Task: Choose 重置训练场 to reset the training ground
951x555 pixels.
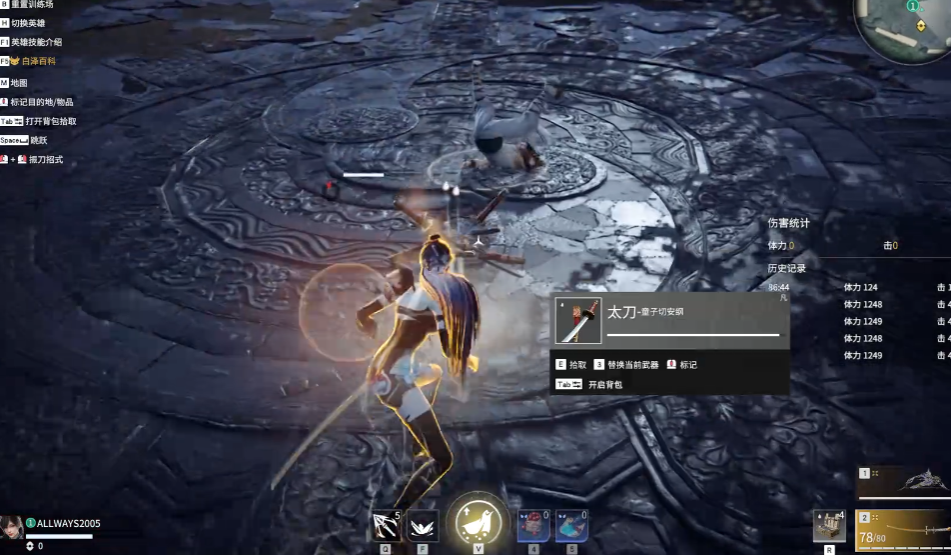Action: (33, 4)
